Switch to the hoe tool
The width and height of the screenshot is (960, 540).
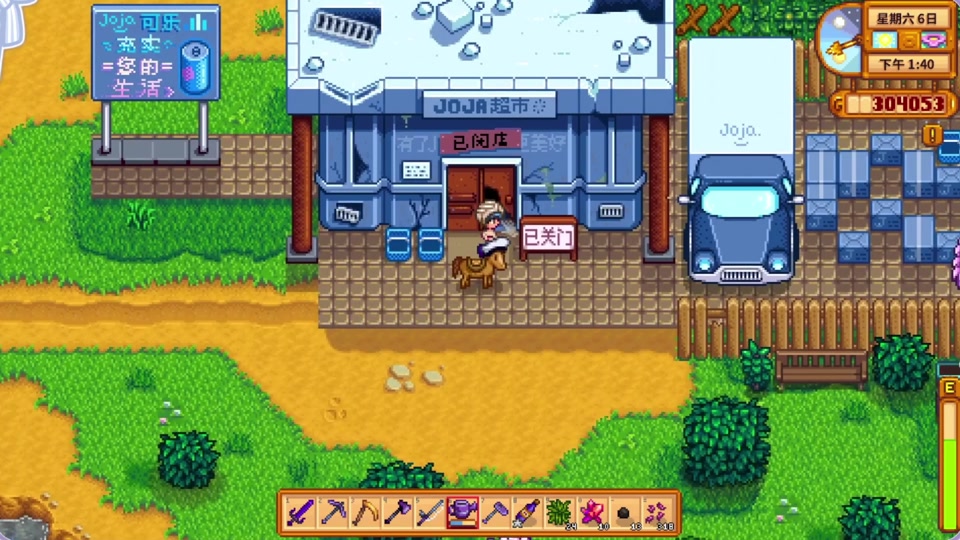495,512
